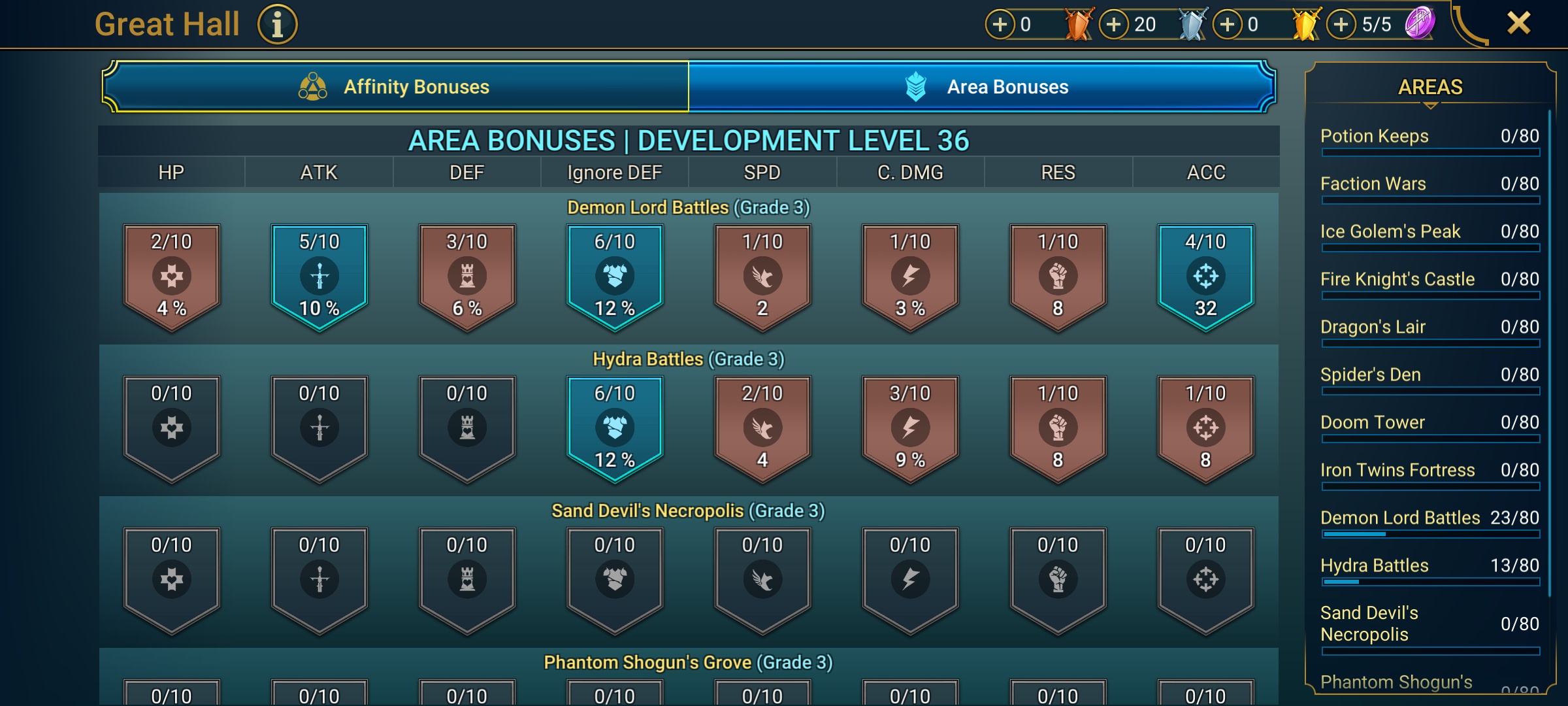The height and width of the screenshot is (706, 1568).
Task: Select the Demon Lord ACC 4/10 bonus
Action: pos(1205,277)
